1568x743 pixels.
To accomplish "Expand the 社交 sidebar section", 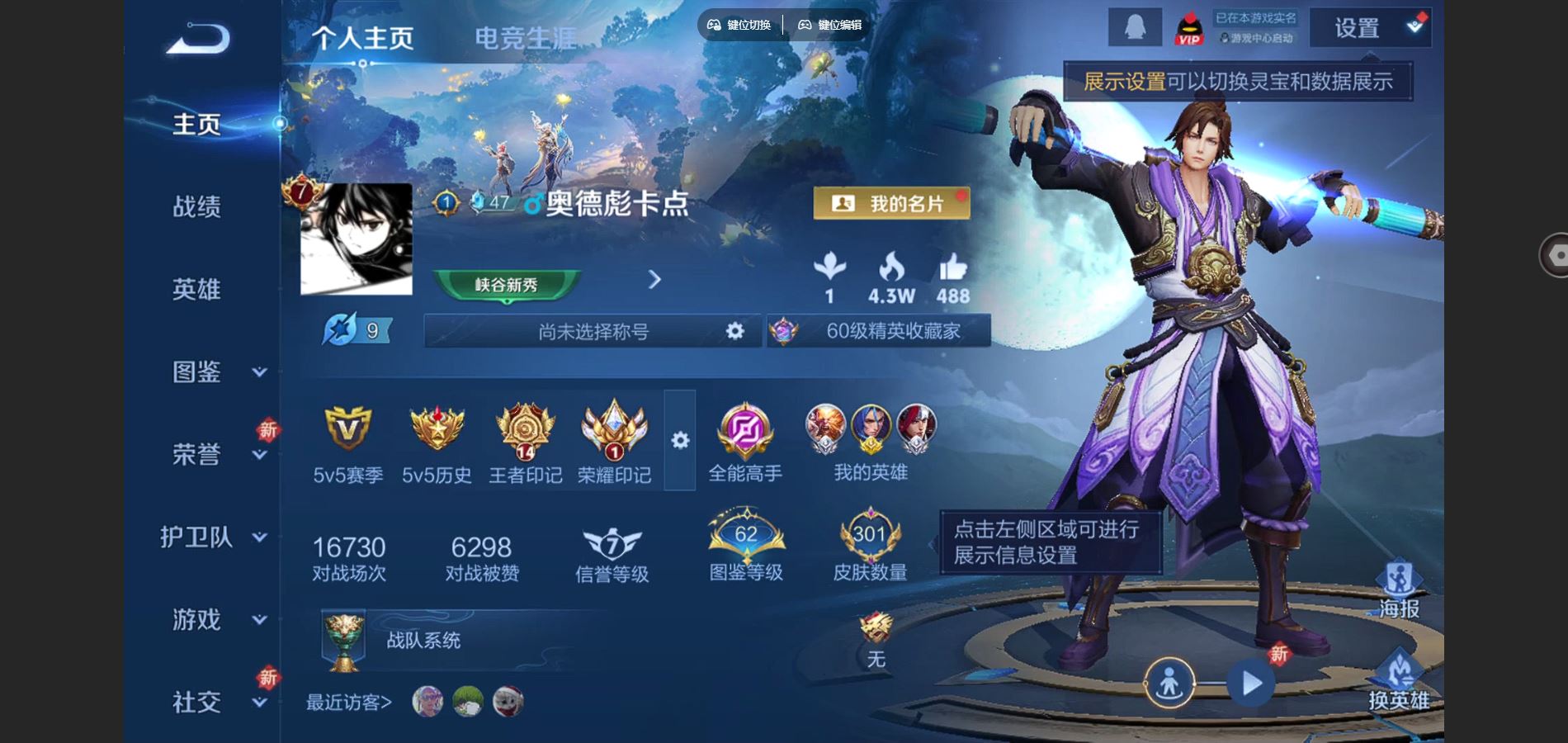I will pyautogui.click(x=196, y=702).
